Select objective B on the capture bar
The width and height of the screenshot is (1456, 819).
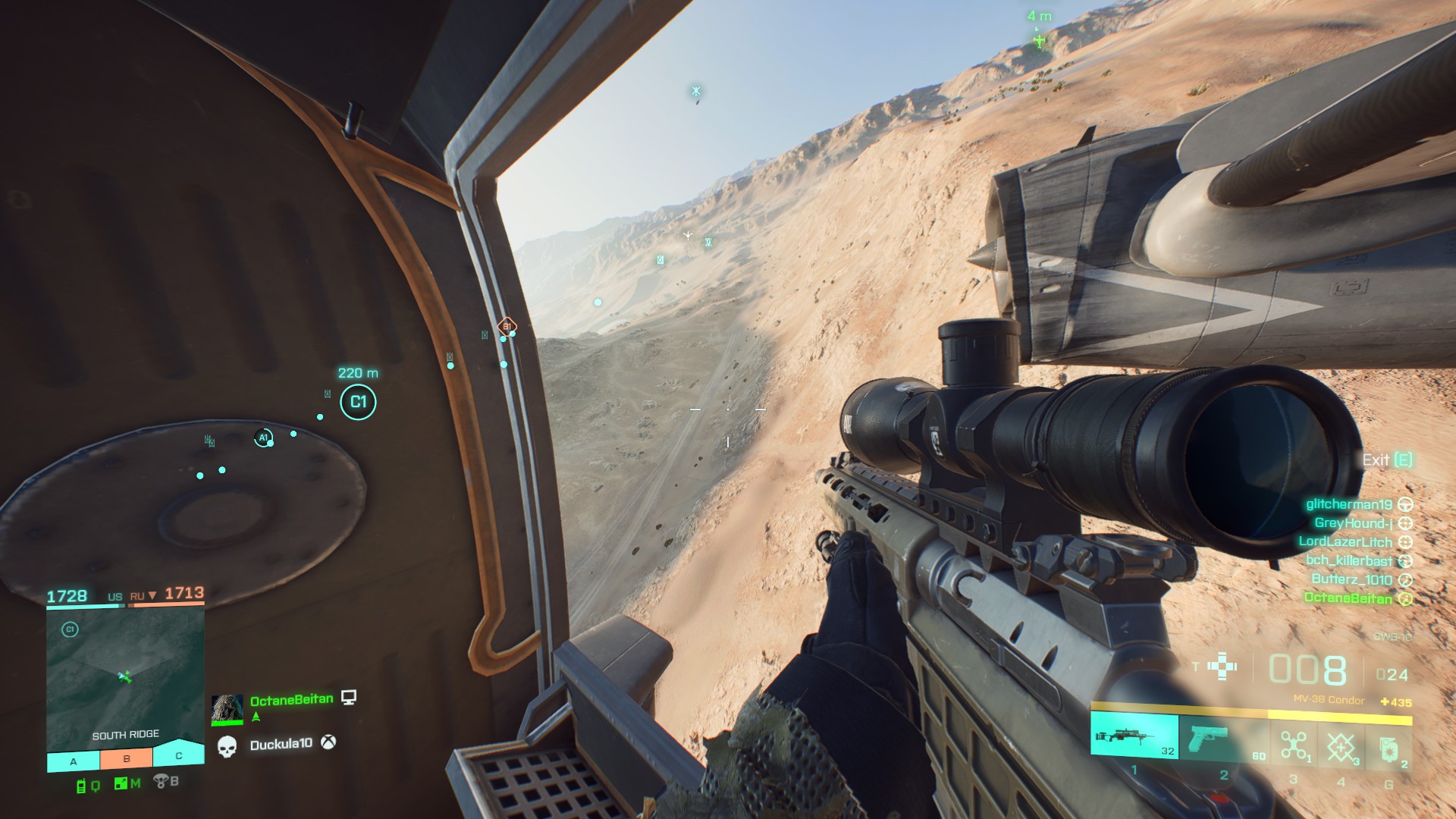coord(127,758)
